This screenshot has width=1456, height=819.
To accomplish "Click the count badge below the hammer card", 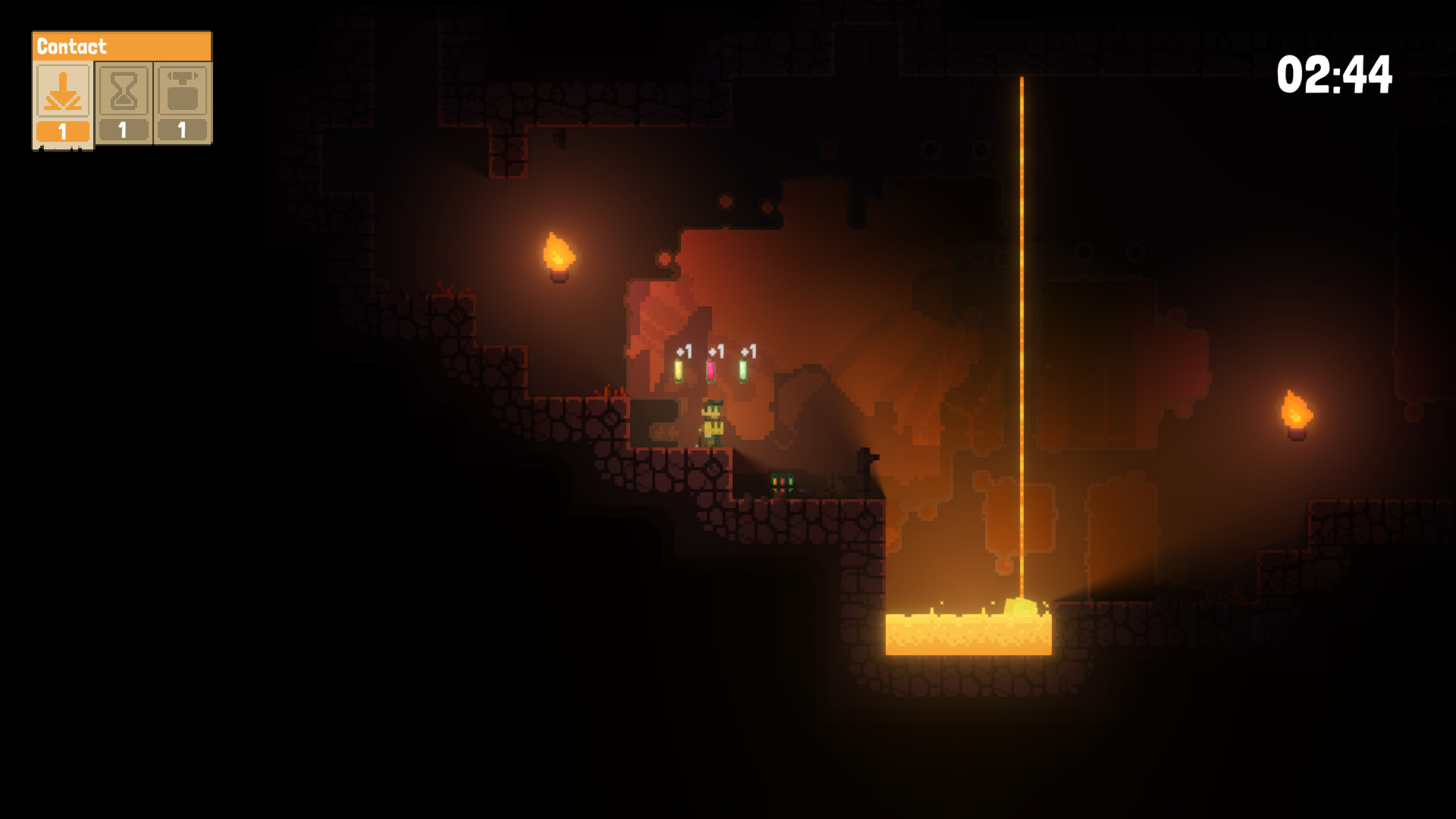I will [x=182, y=130].
